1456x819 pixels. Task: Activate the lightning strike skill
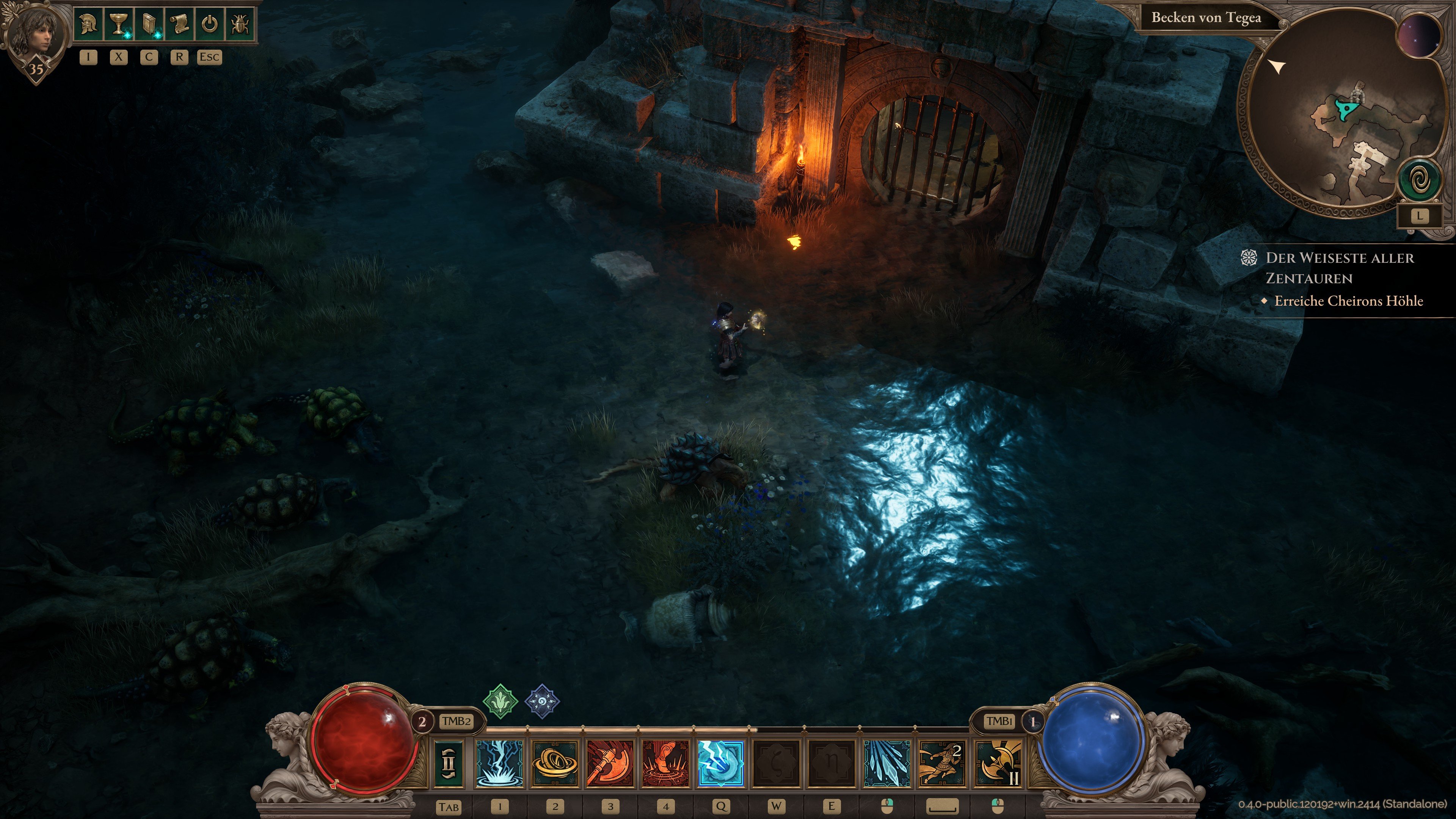pyautogui.click(x=500, y=764)
